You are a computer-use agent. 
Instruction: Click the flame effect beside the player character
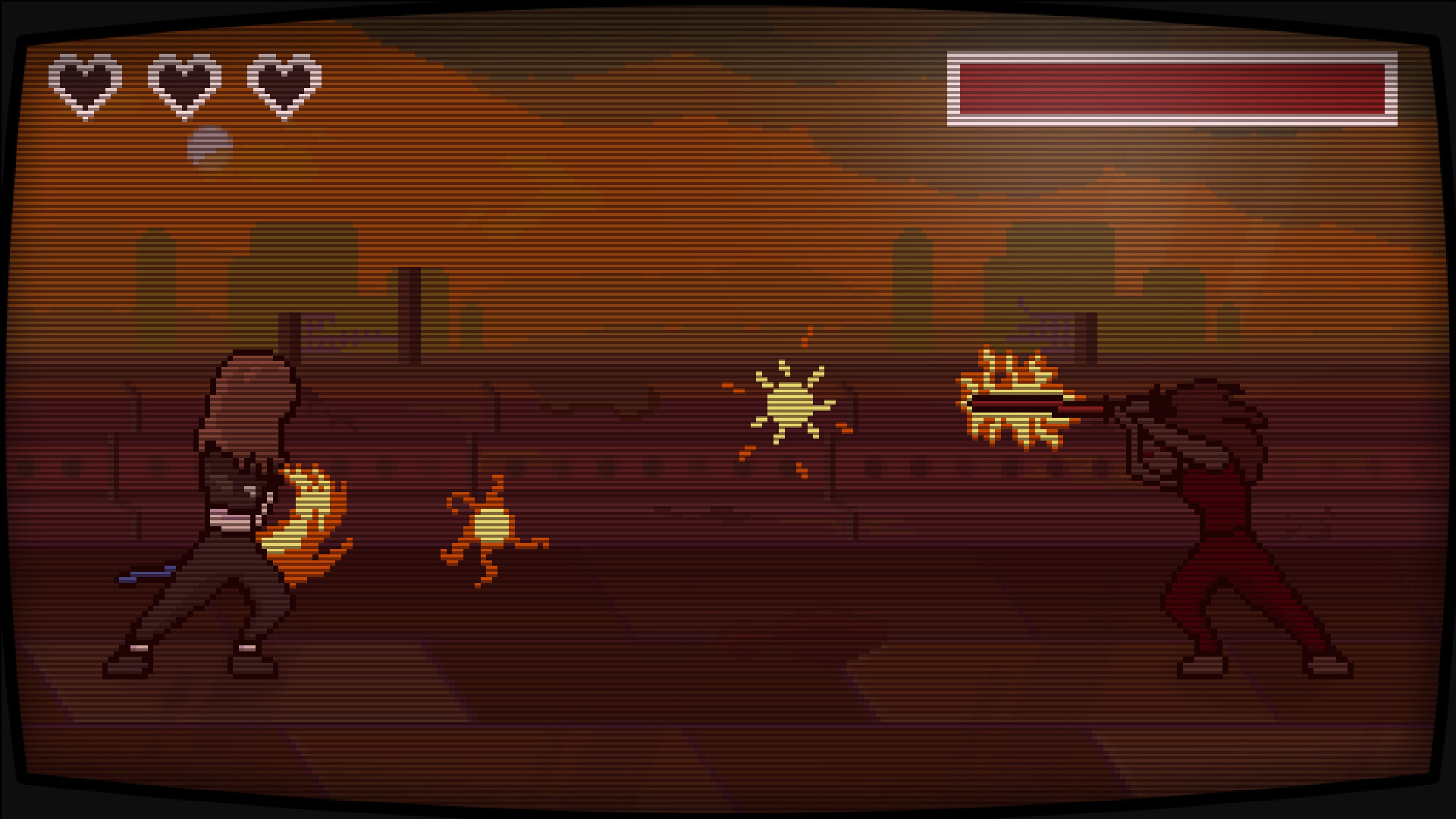coord(303,523)
